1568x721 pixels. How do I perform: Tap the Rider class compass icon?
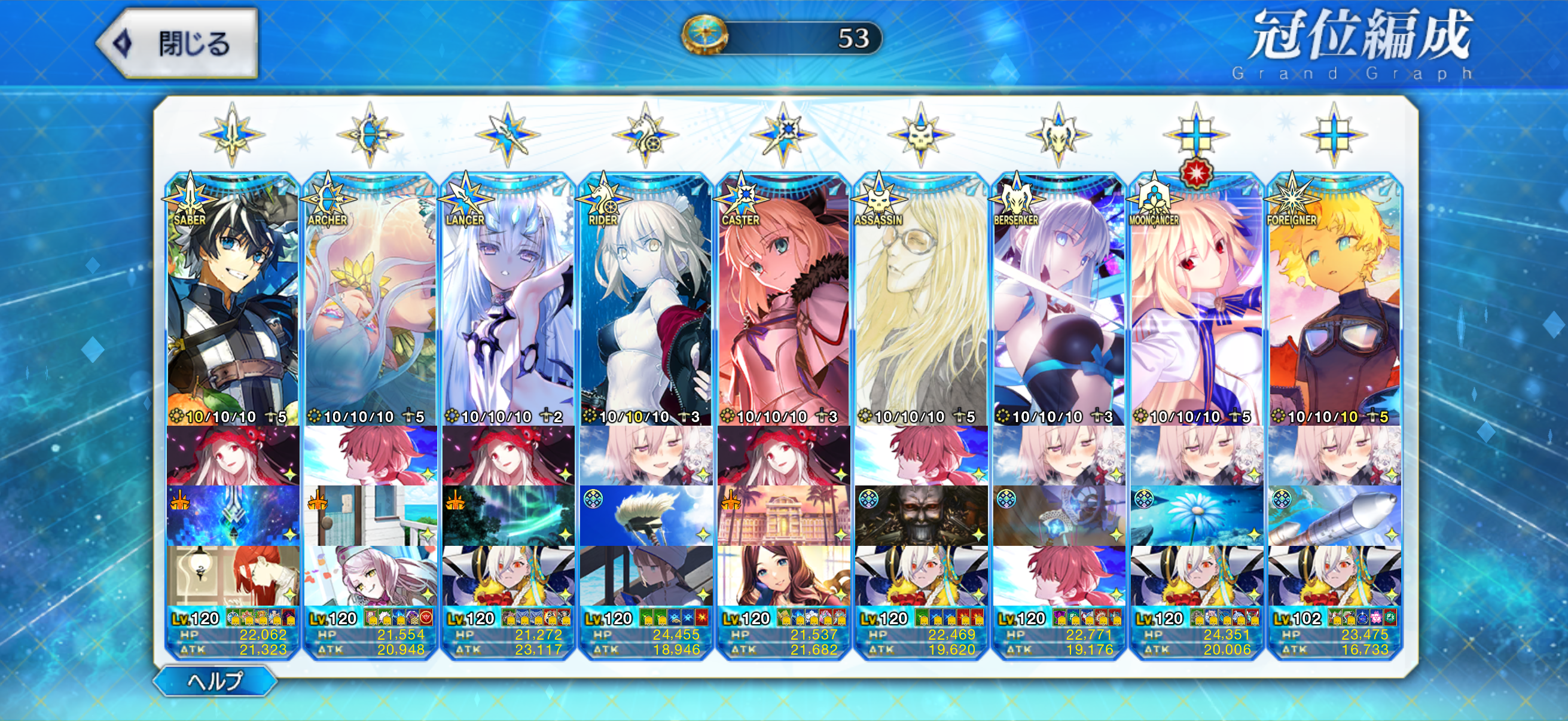(645, 135)
